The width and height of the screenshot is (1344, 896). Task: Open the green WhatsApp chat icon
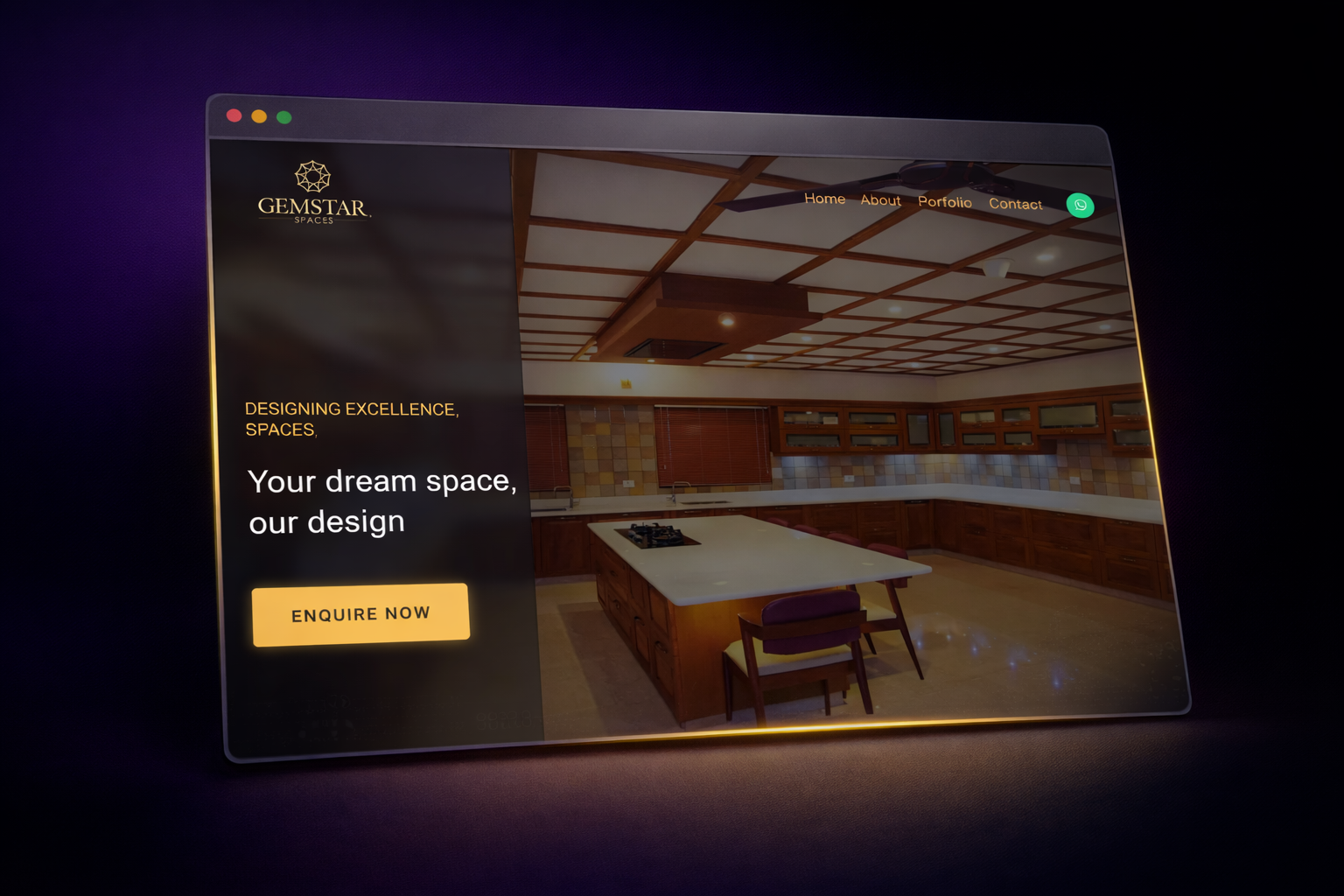click(x=1080, y=206)
